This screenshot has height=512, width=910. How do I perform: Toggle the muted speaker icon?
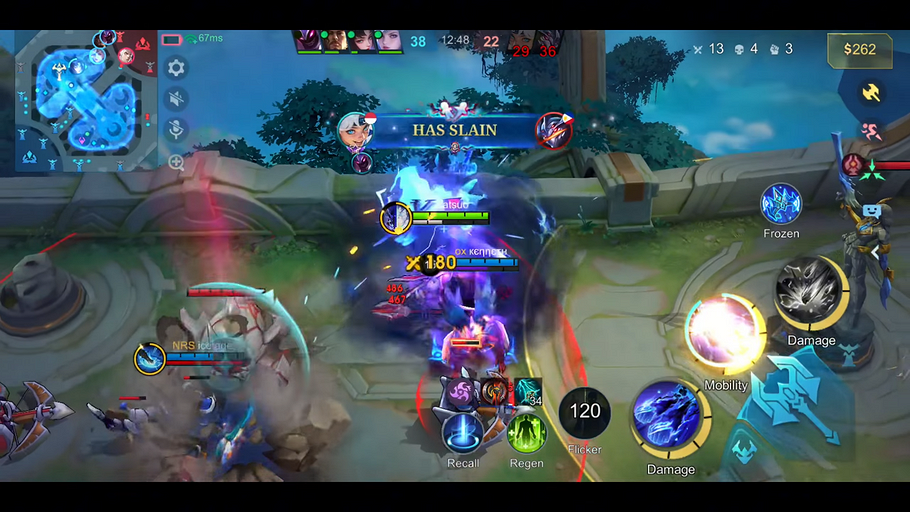[x=176, y=98]
